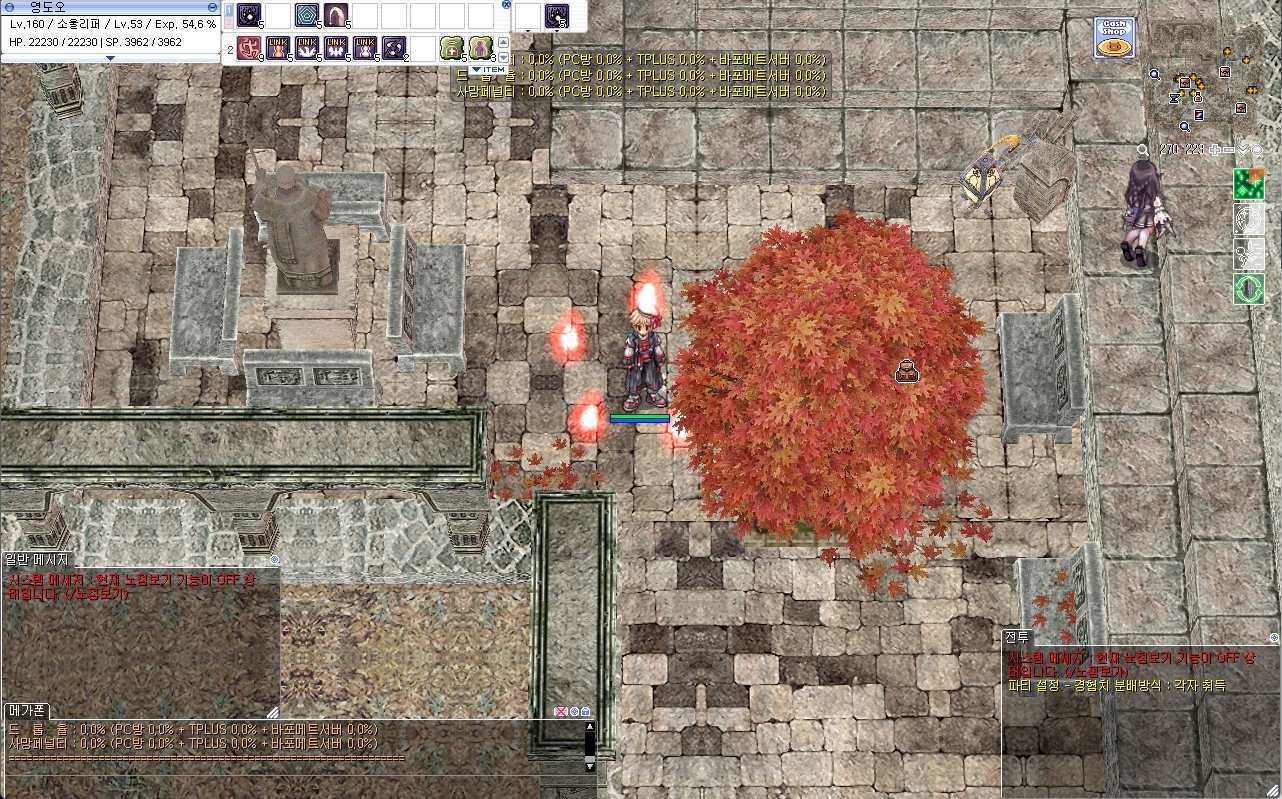This screenshot has width=1282, height=799.
Task: Click the magnifier icon beside the map coordinates
Action: (1143, 150)
